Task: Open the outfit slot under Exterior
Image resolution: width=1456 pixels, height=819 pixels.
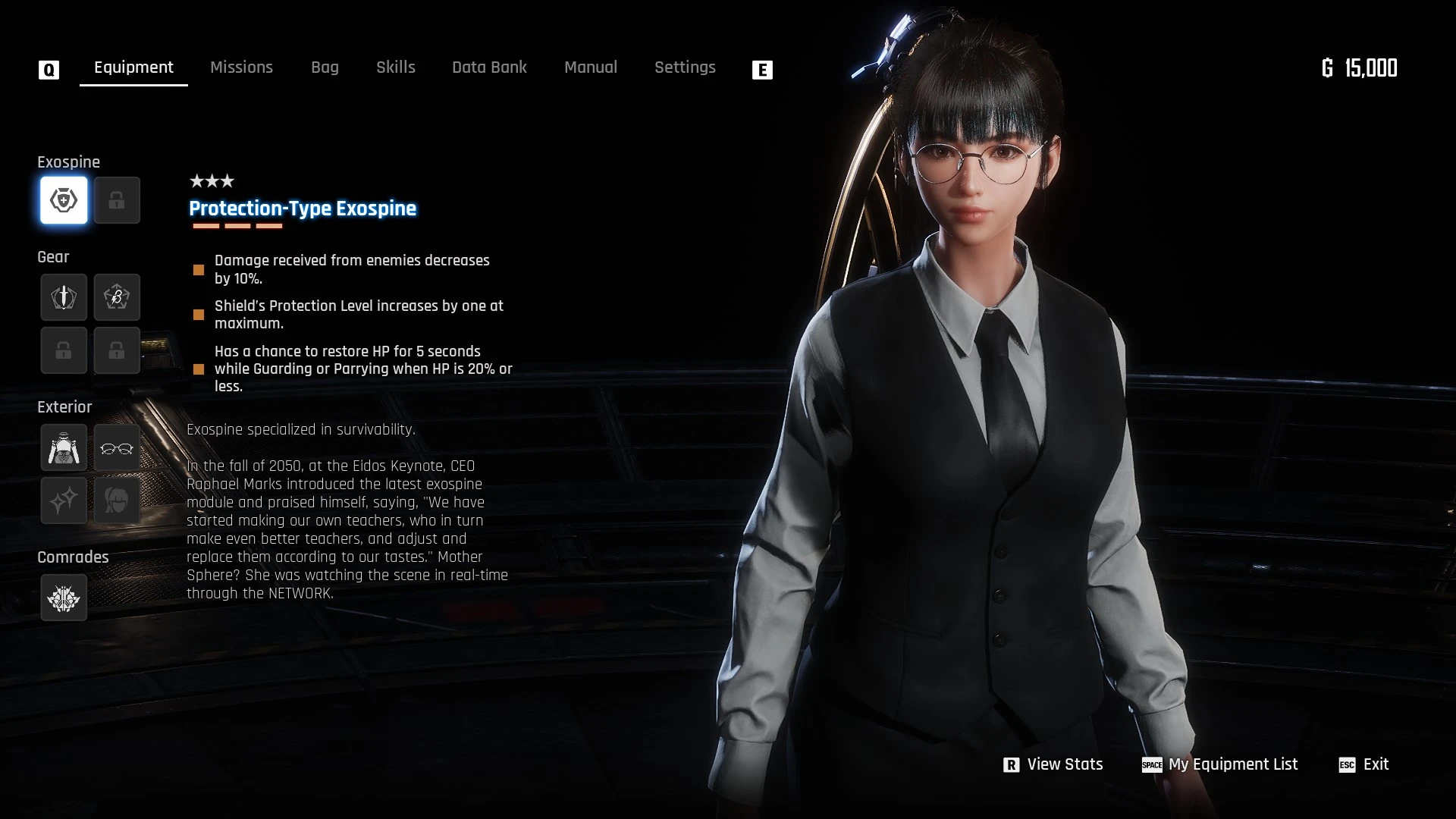Action: point(64,447)
